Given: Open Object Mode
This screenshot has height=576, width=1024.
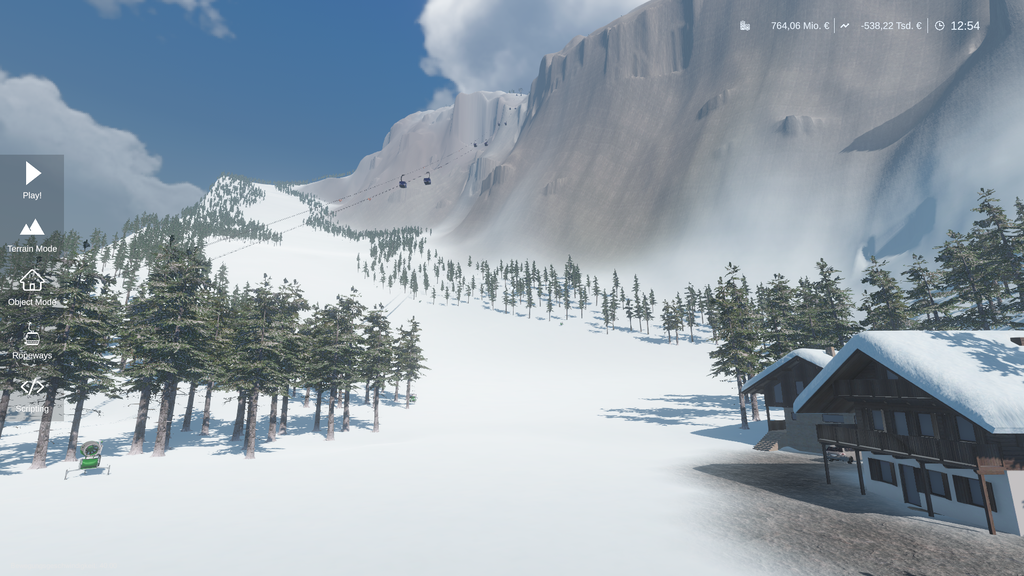Looking at the screenshot, I should pyautogui.click(x=32, y=287).
